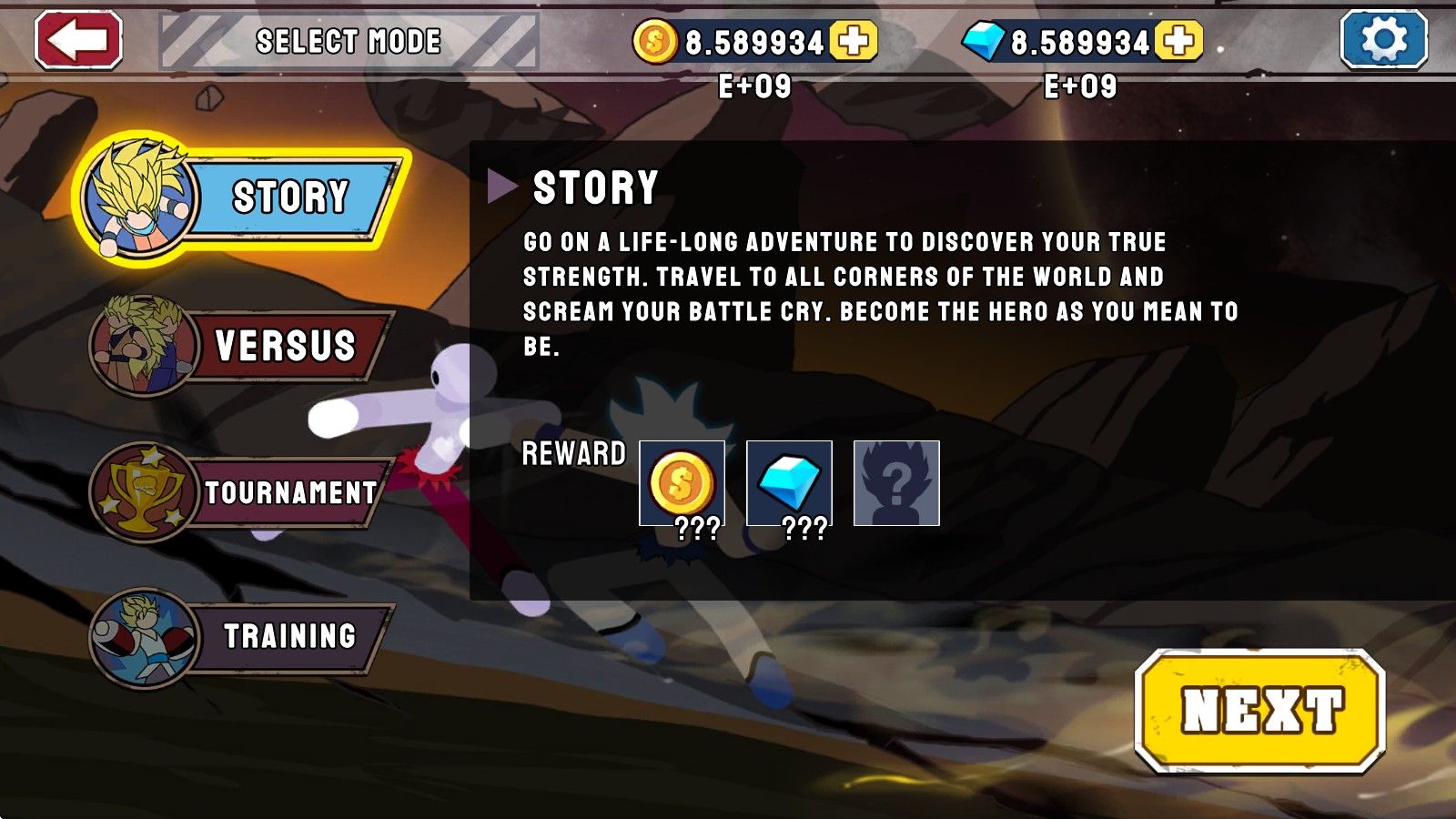Pick the Training mode
The width and height of the screenshot is (1456, 819).
(x=246, y=636)
